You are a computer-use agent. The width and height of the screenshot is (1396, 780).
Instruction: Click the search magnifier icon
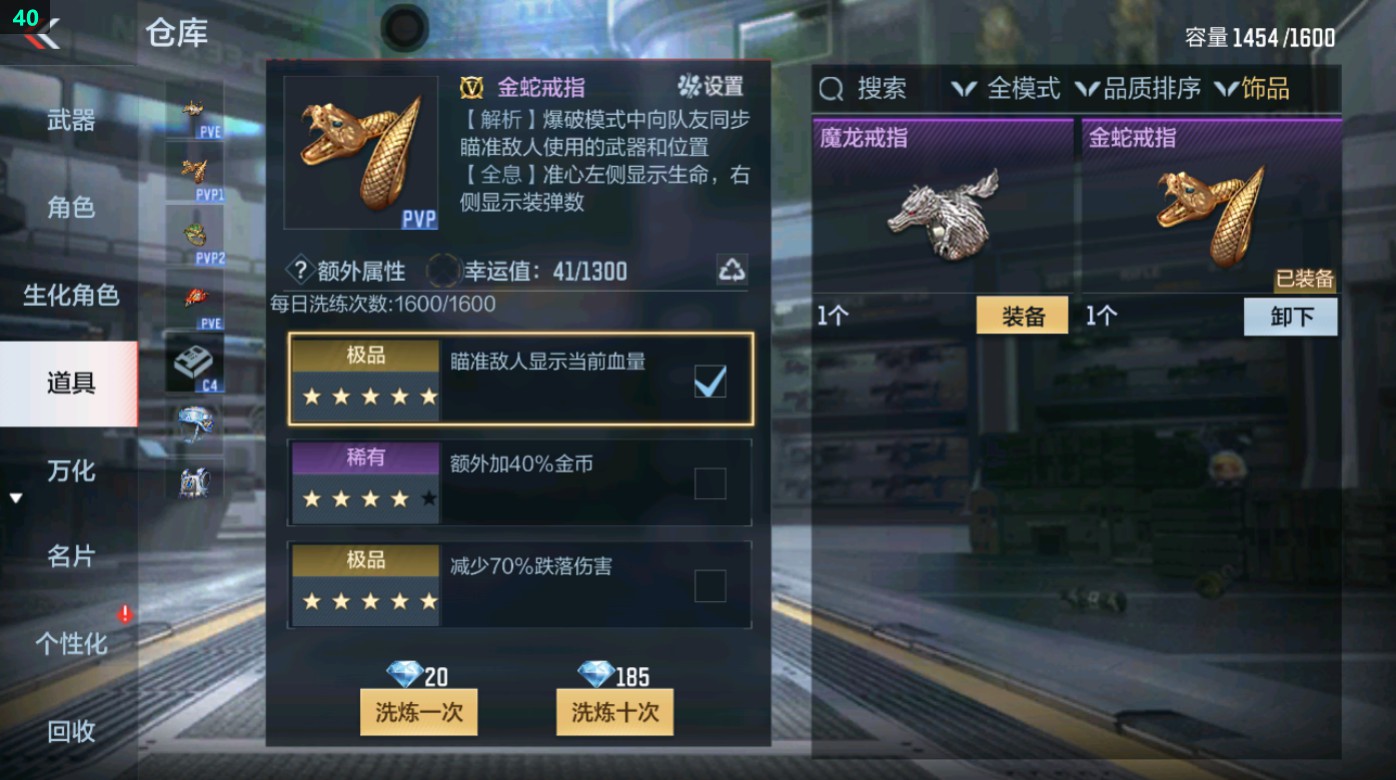(830, 89)
